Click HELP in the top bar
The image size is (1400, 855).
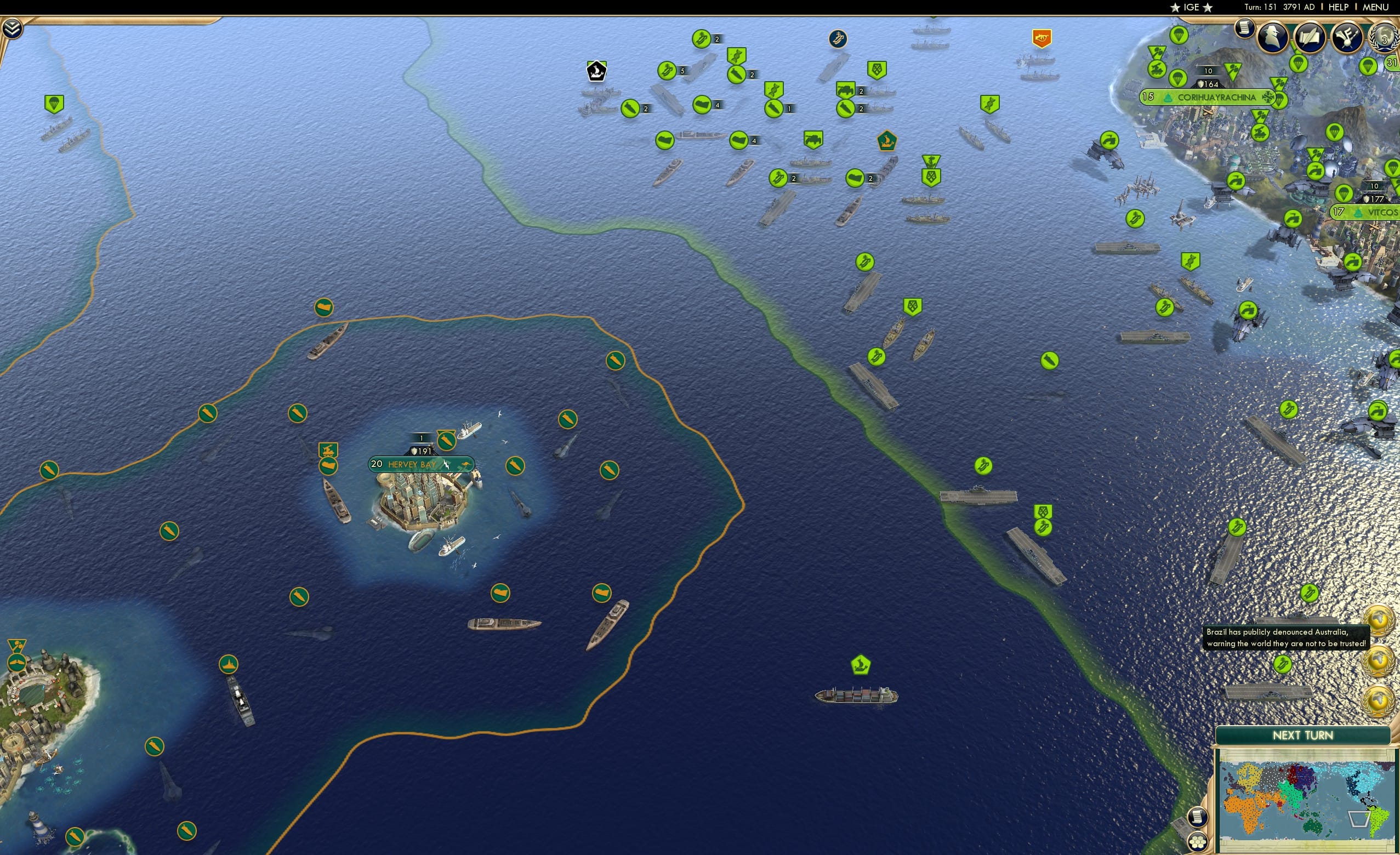(x=1339, y=7)
